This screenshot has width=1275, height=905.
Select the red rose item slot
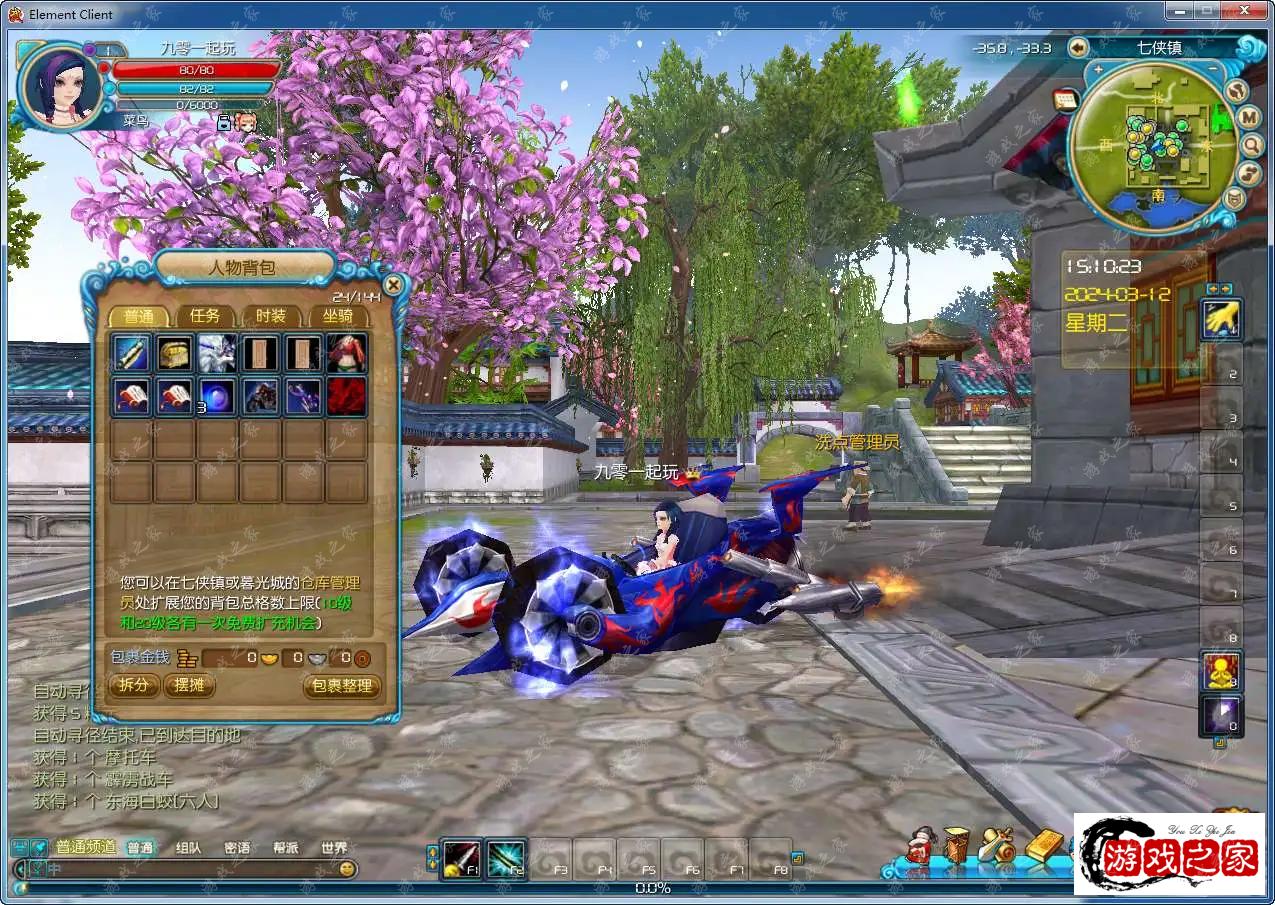(x=346, y=395)
